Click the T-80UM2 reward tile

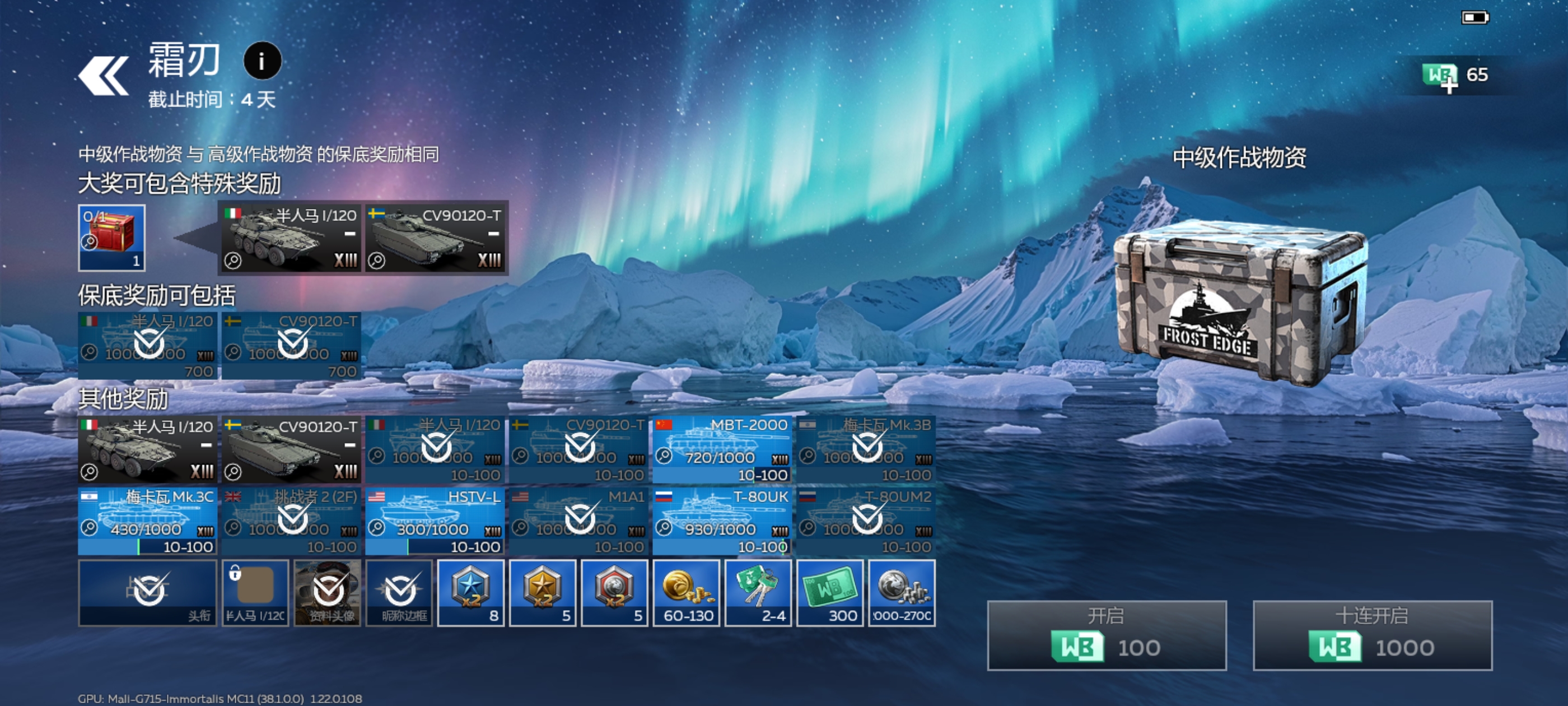tap(866, 521)
